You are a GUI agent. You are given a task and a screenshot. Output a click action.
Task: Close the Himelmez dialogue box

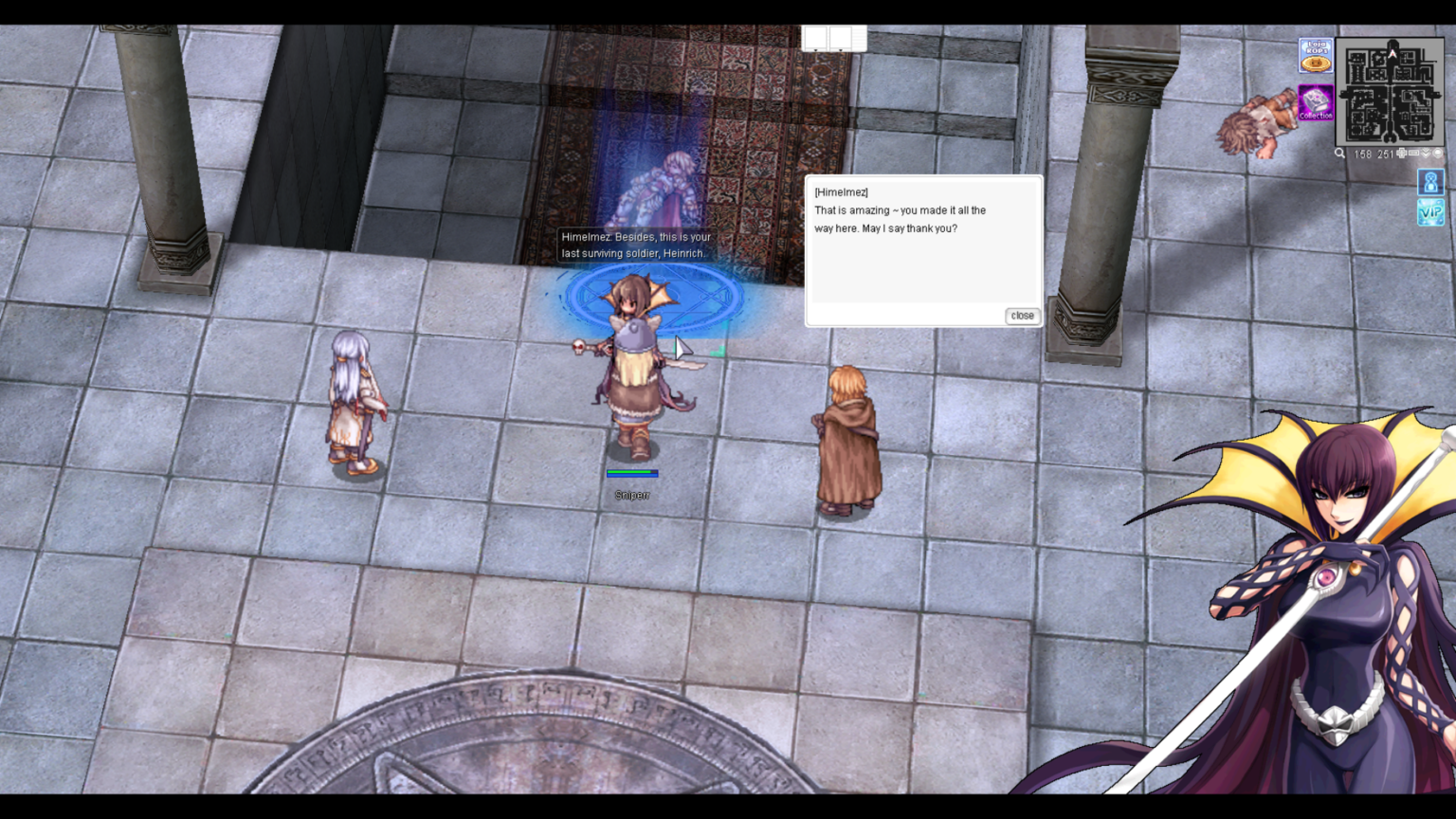pos(1022,316)
